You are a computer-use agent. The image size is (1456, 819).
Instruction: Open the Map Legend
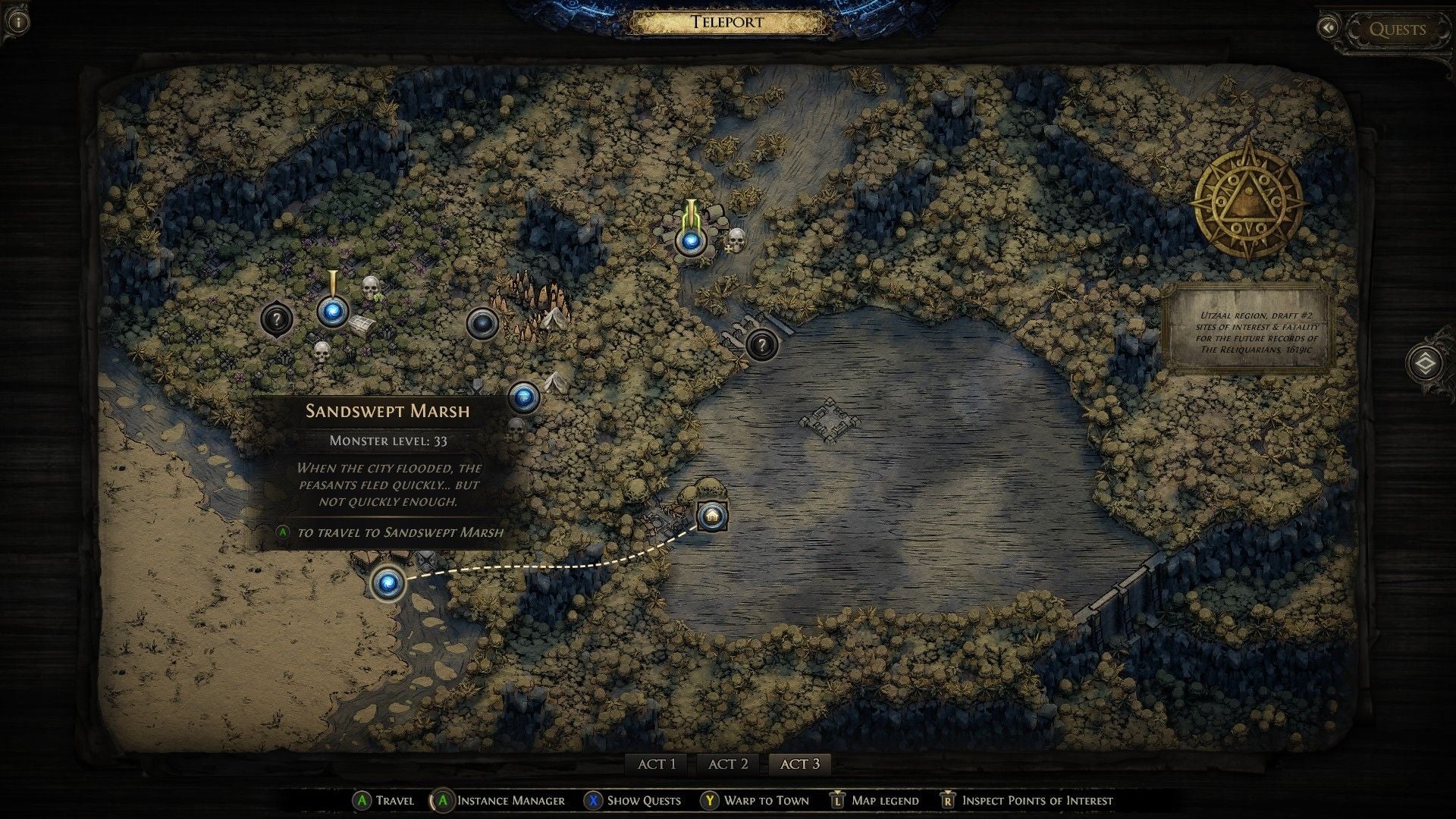pos(883,800)
